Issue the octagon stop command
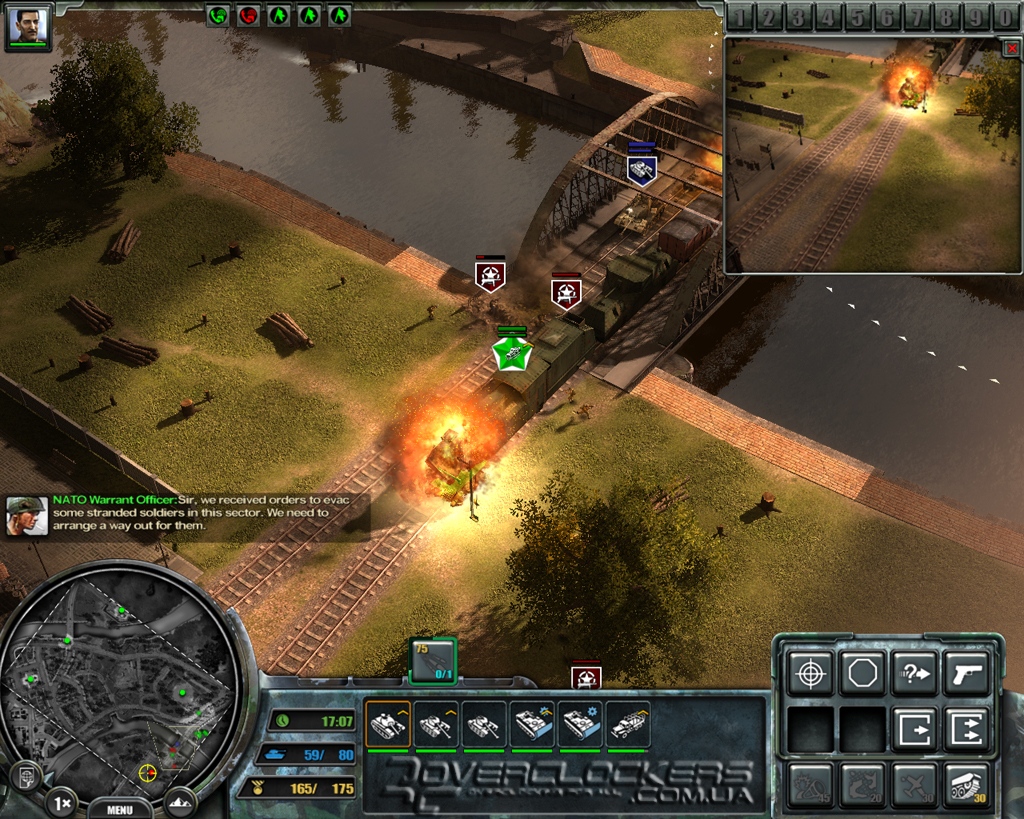This screenshot has height=819, width=1024. click(861, 674)
